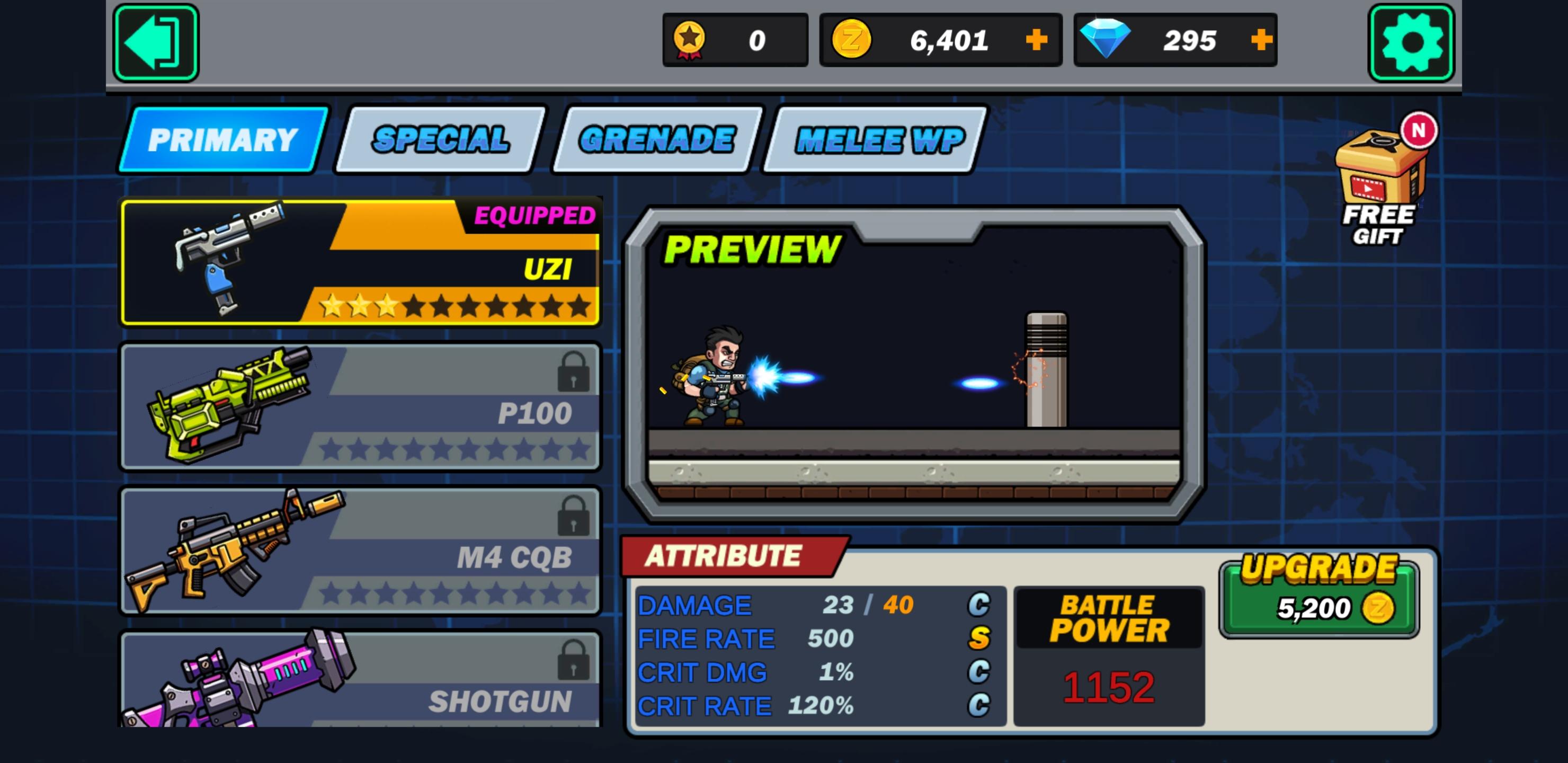Select the locked M4 CQB rifle
Viewport: 1568px width, 763px height.
360,550
